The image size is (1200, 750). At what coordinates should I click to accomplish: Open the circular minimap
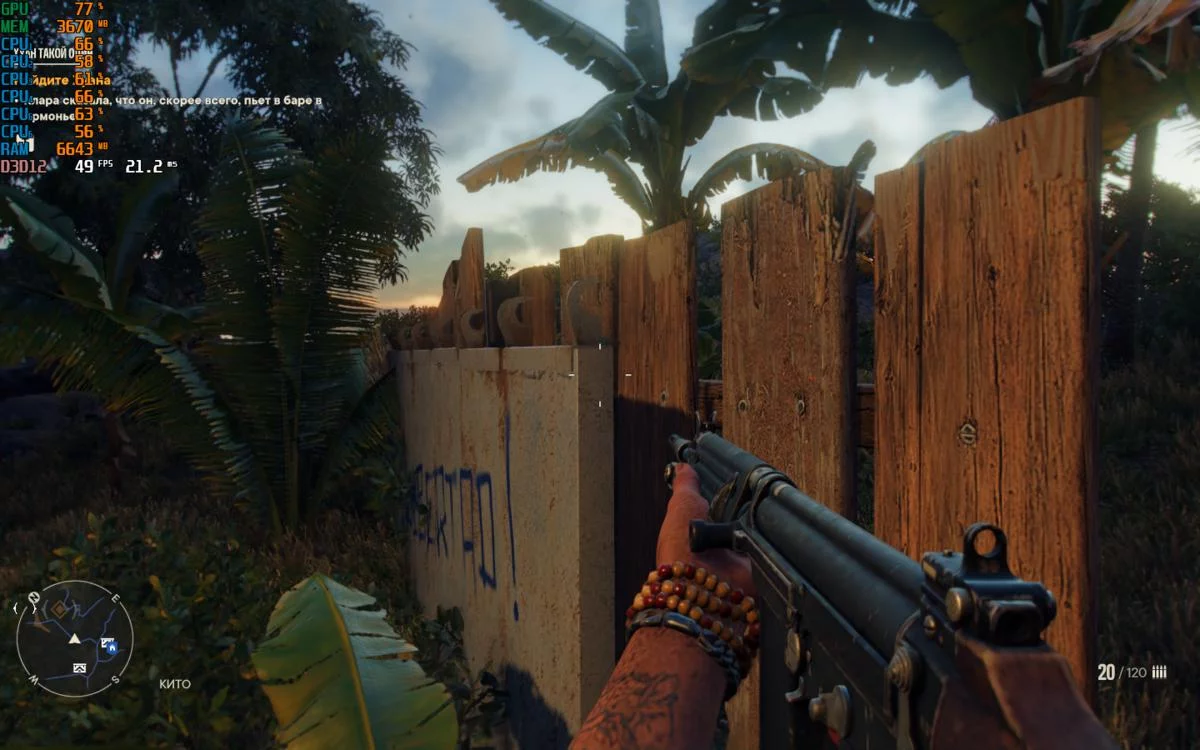[75, 638]
